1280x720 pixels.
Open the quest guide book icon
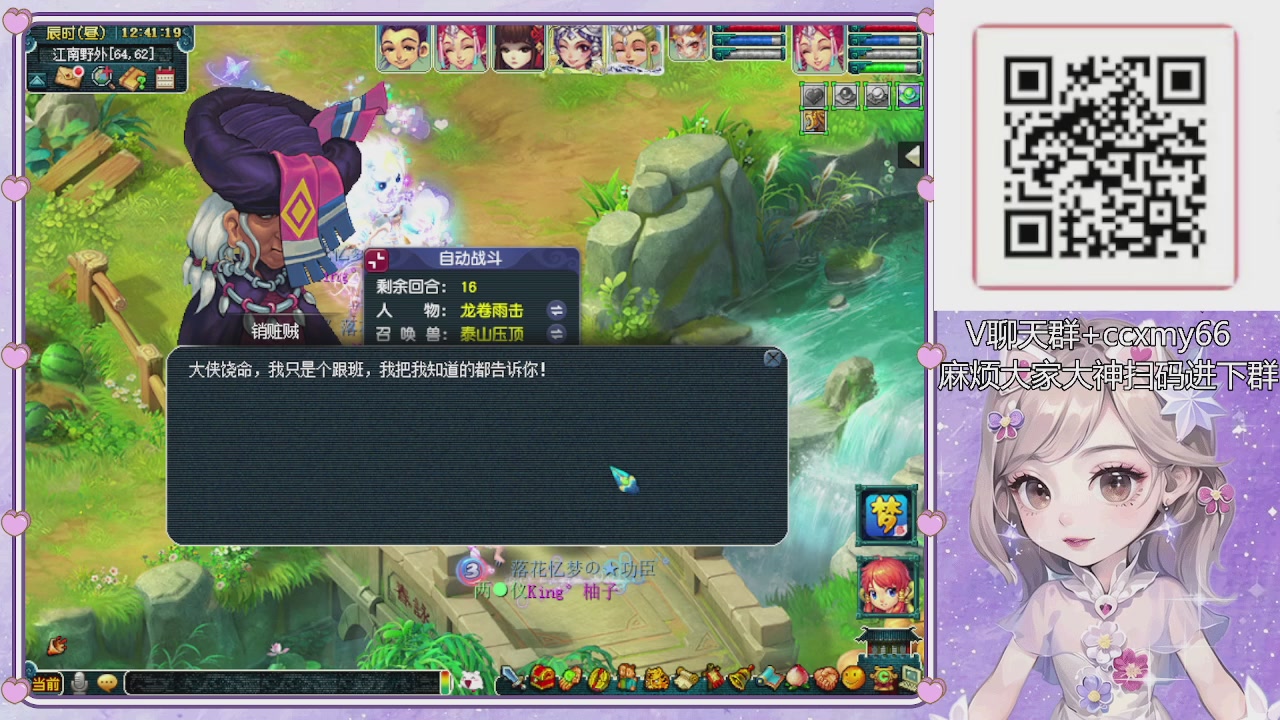(134, 77)
